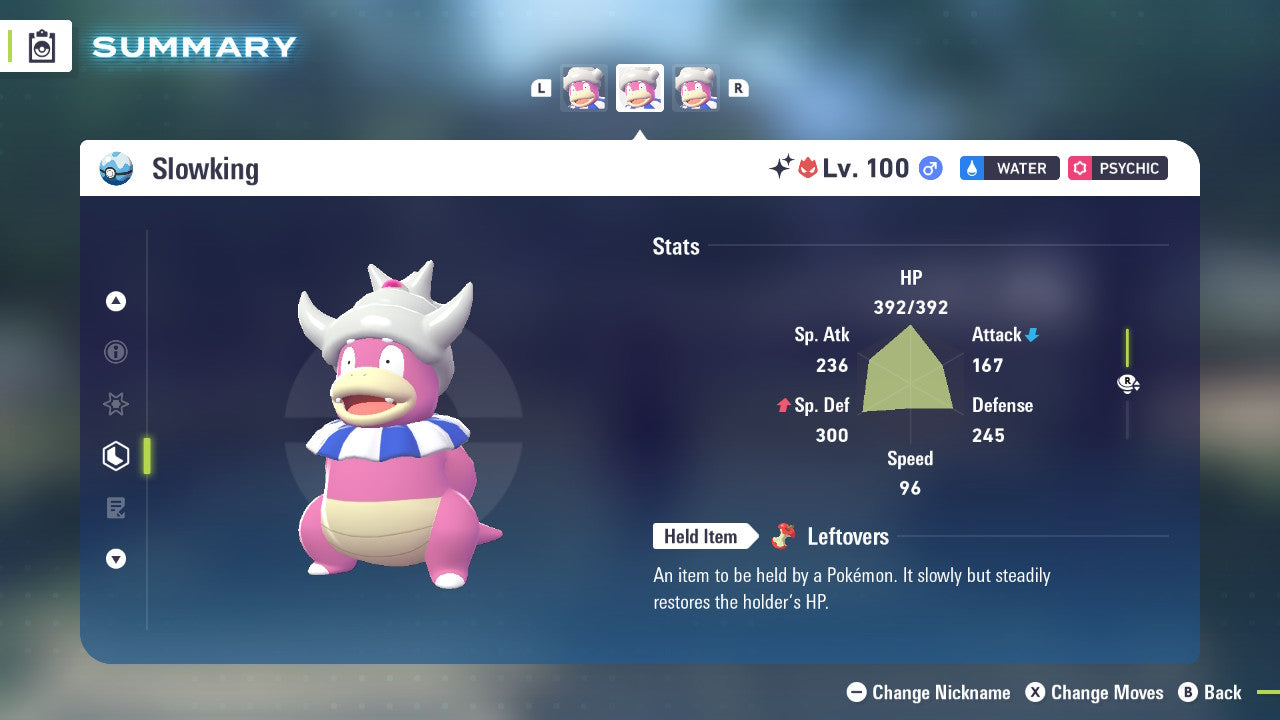Viewport: 1280px width, 720px height.
Task: Click the camera clipboard icon in top-left corner
Action: [x=42, y=46]
